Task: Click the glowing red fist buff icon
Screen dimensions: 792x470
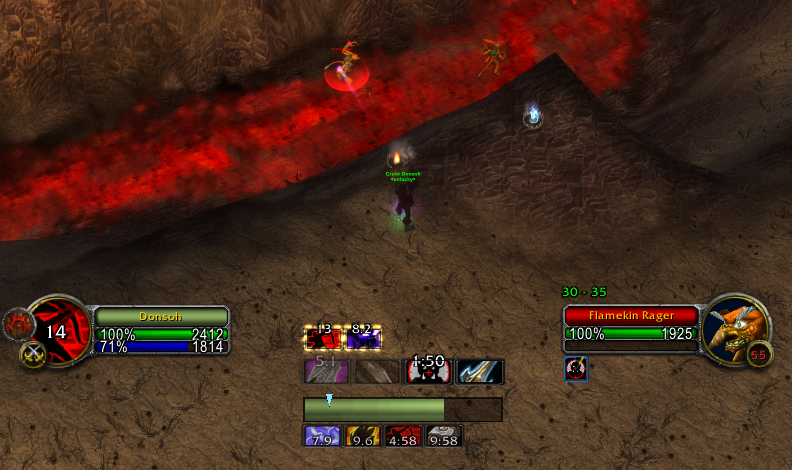Action: [x=322, y=338]
